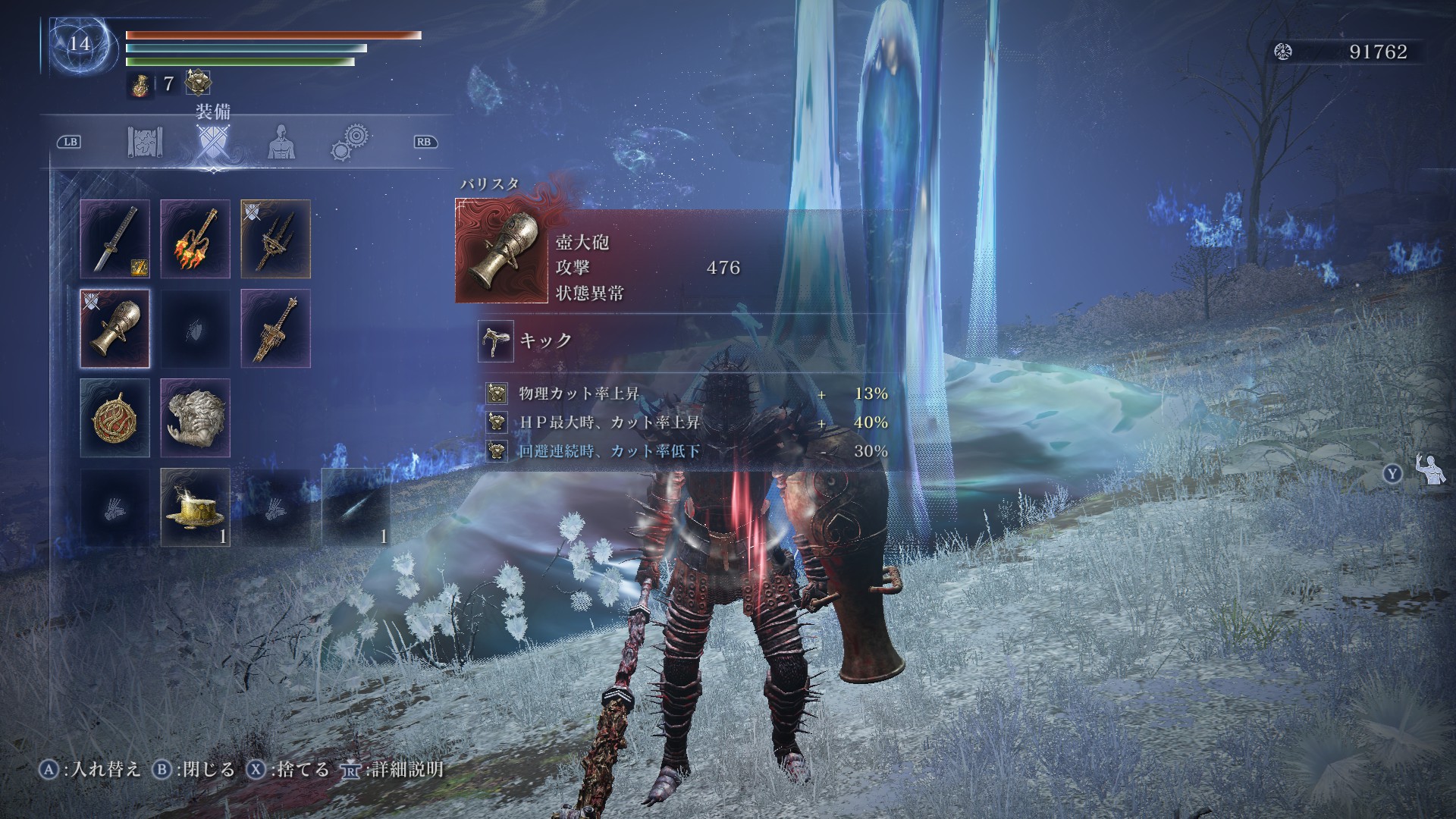Select the flaming fork weapon slot
This screenshot has height=819, width=1456.
pos(195,239)
